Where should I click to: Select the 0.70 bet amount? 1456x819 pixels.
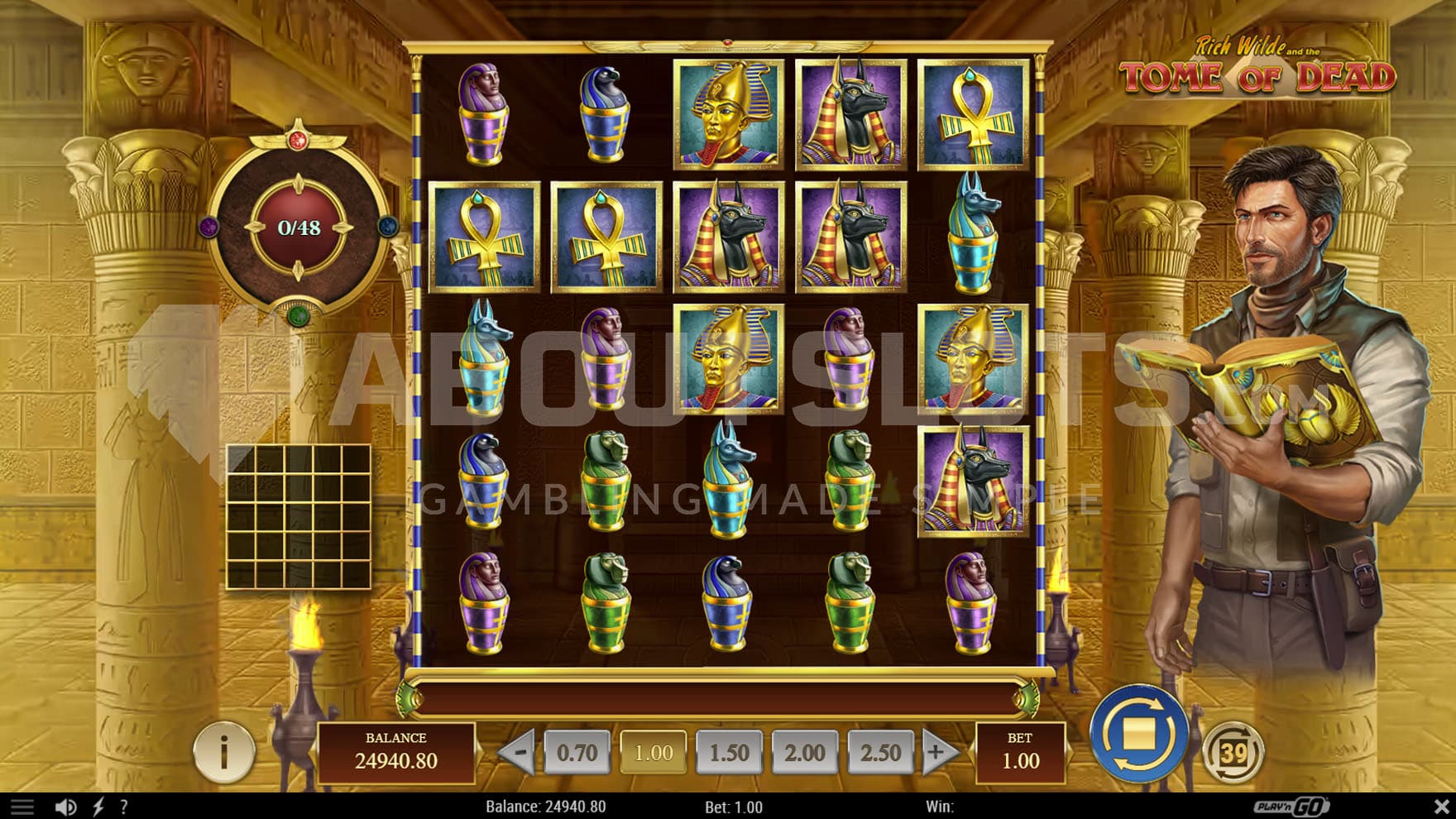[577, 753]
